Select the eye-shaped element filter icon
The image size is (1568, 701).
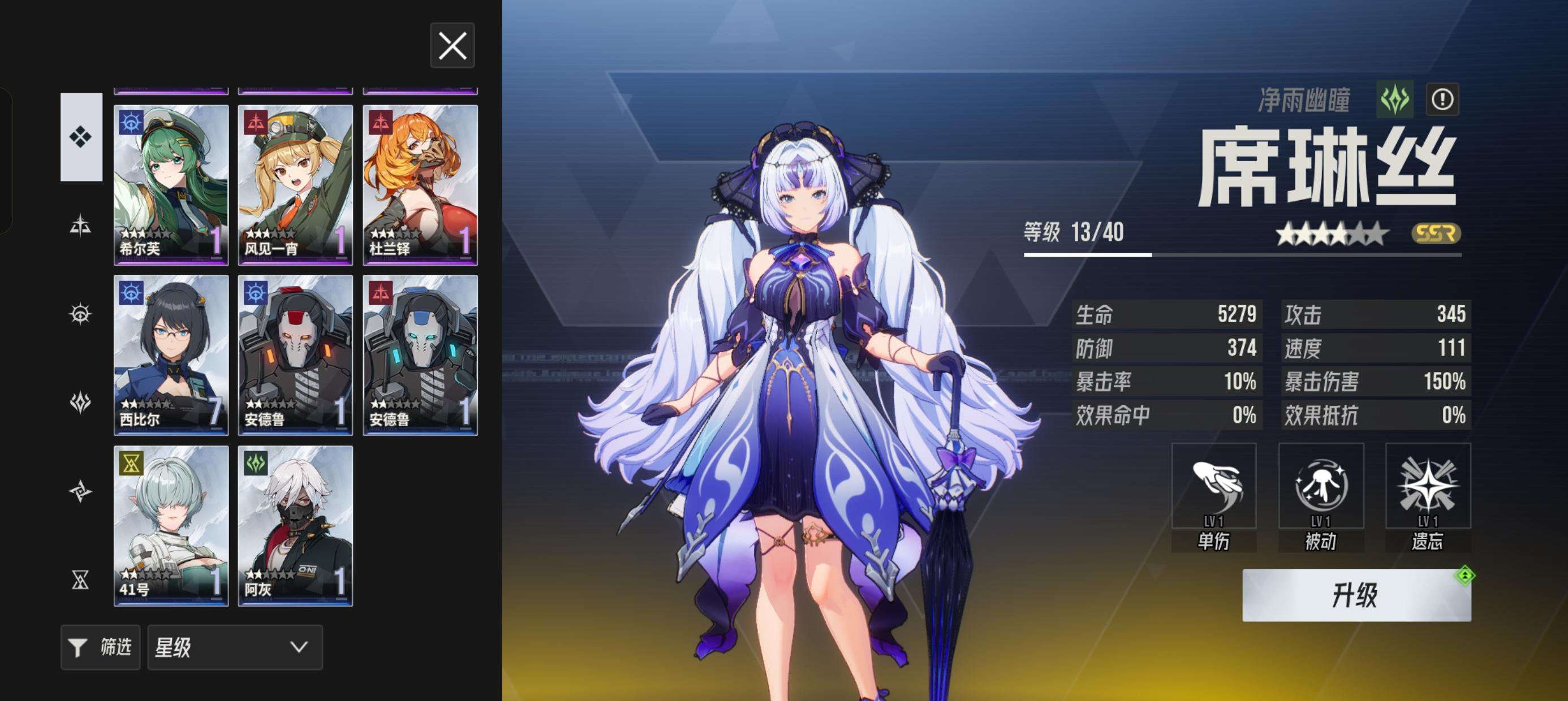[x=81, y=313]
